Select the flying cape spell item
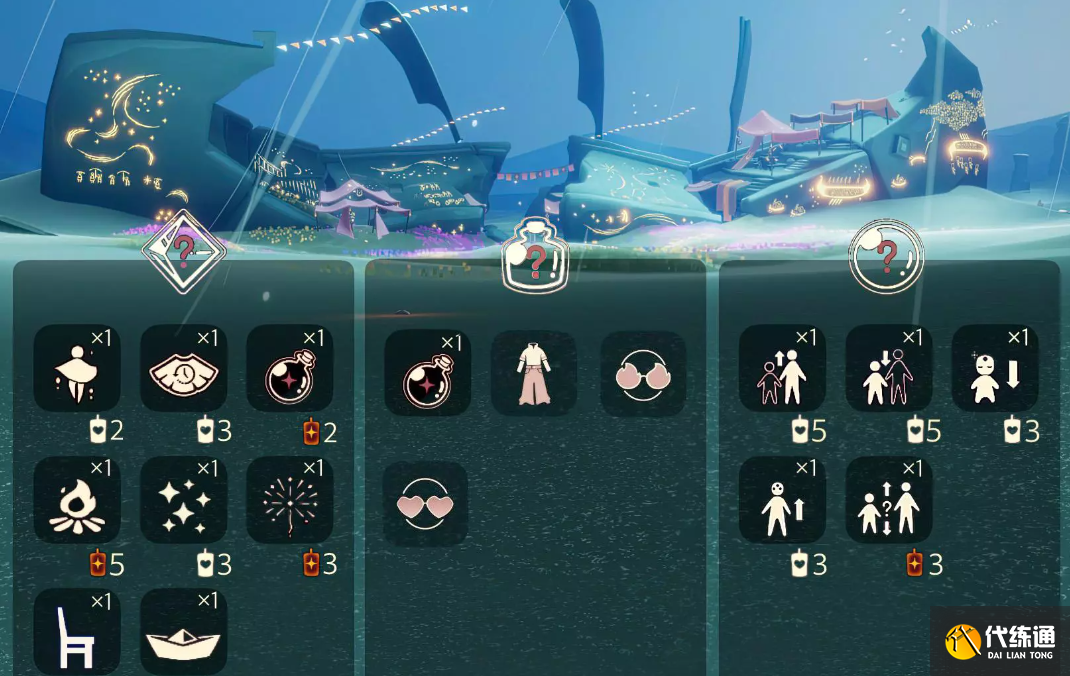 pos(77,368)
